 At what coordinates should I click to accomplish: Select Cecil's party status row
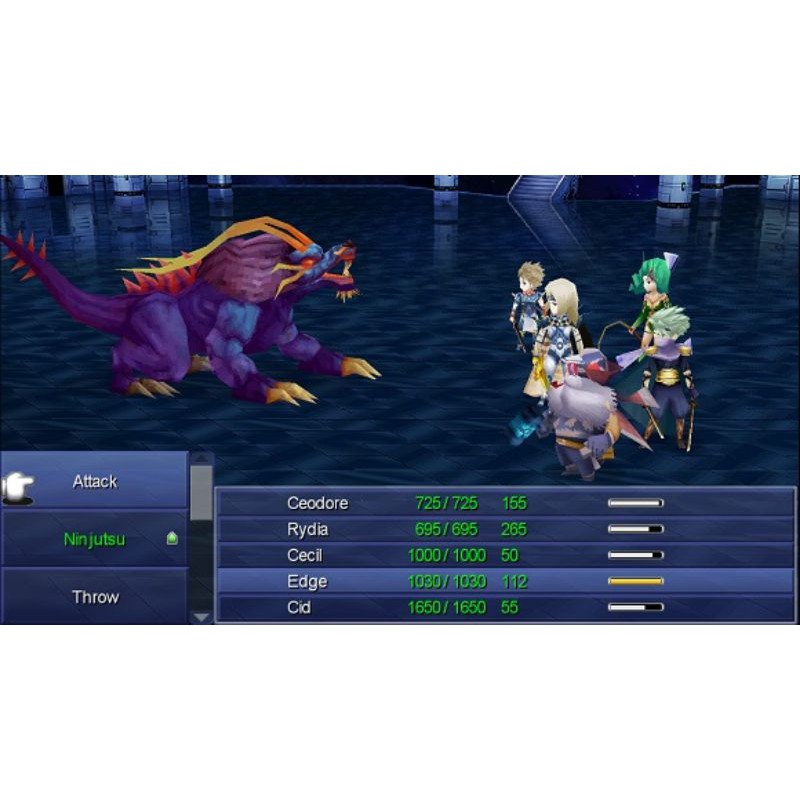505,555
